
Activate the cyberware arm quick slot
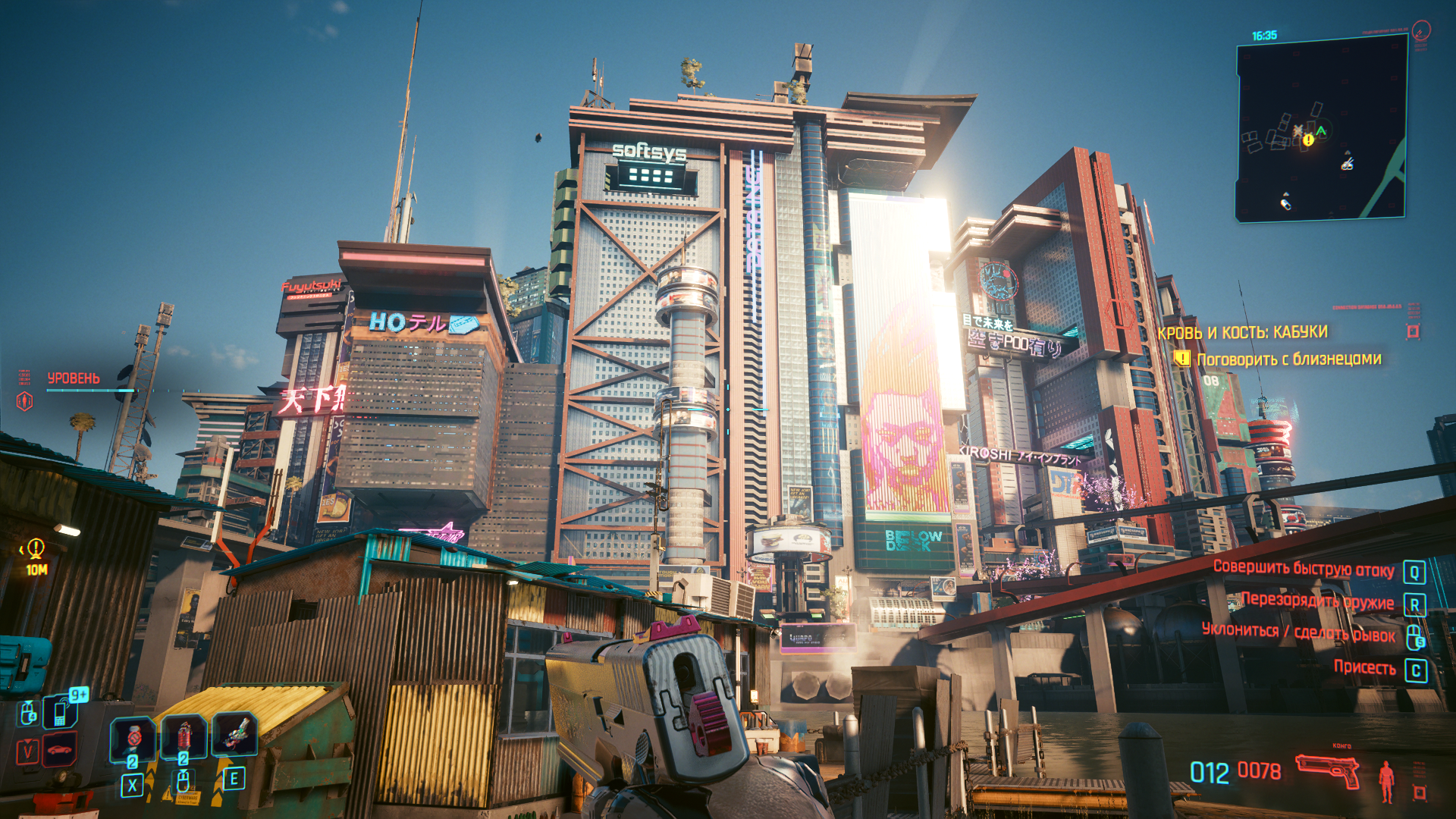(x=234, y=735)
